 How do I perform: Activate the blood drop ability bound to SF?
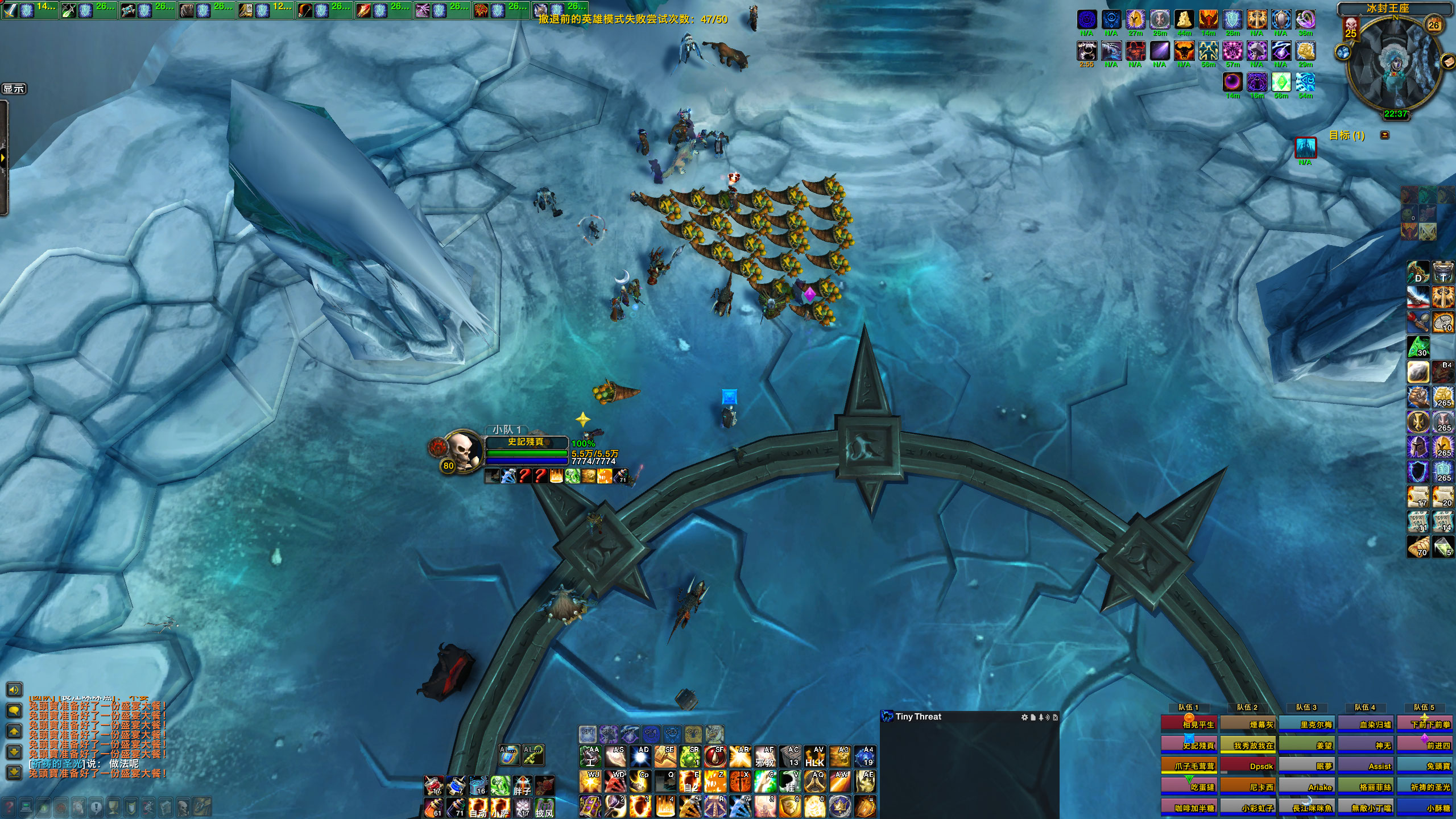(715, 756)
